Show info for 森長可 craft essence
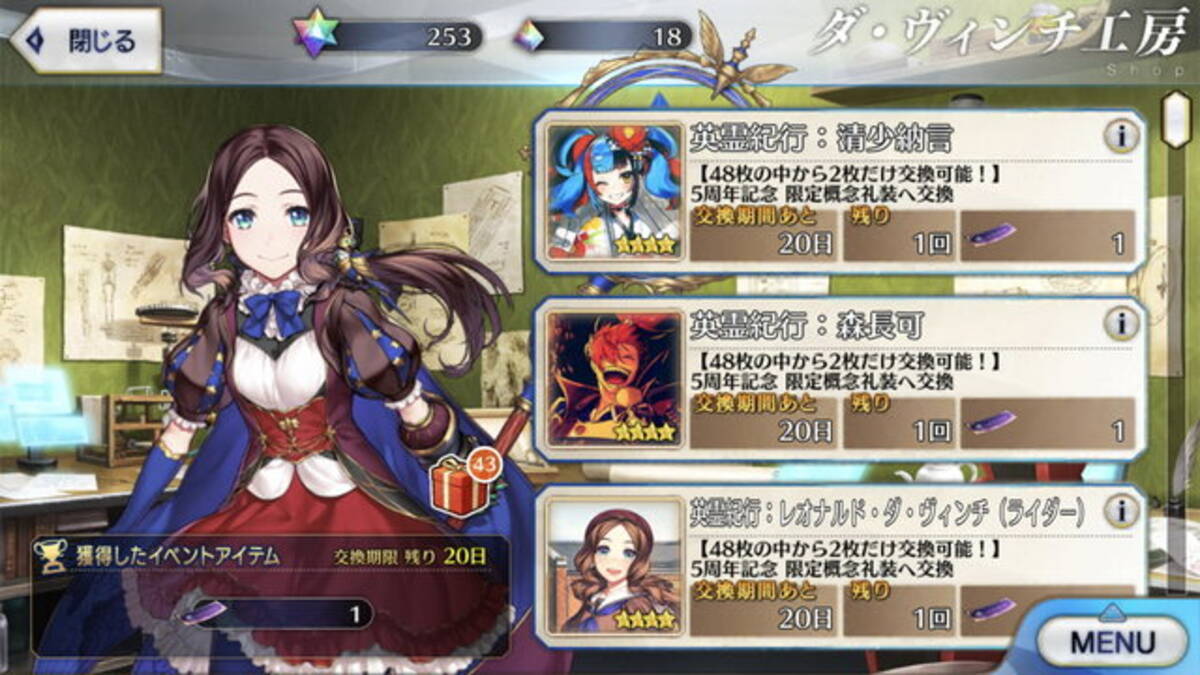 pyautogui.click(x=1121, y=323)
